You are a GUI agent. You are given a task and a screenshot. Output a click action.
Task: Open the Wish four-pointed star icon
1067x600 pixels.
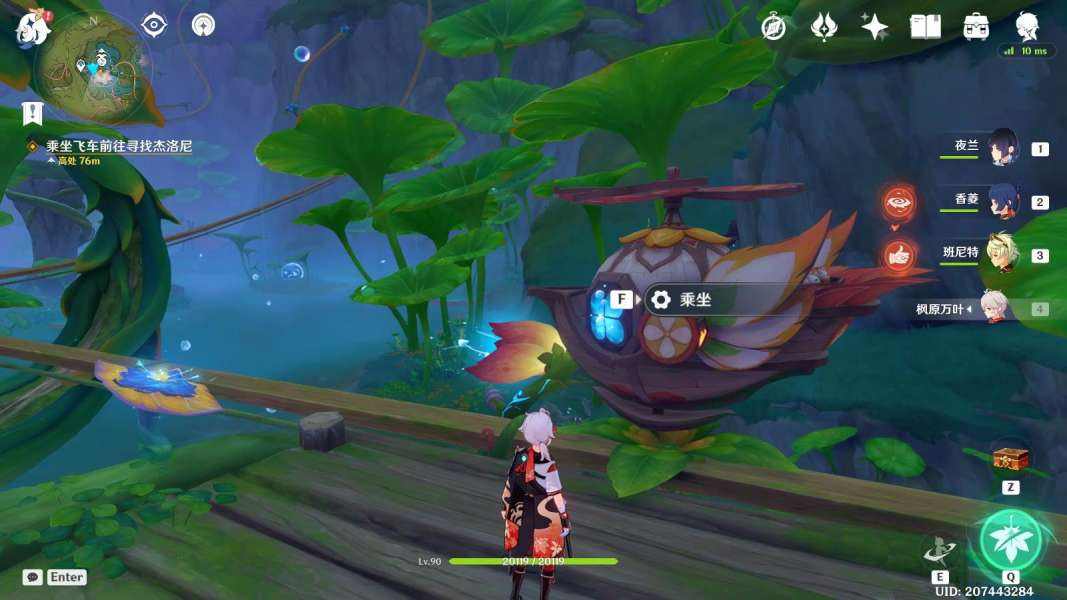875,27
